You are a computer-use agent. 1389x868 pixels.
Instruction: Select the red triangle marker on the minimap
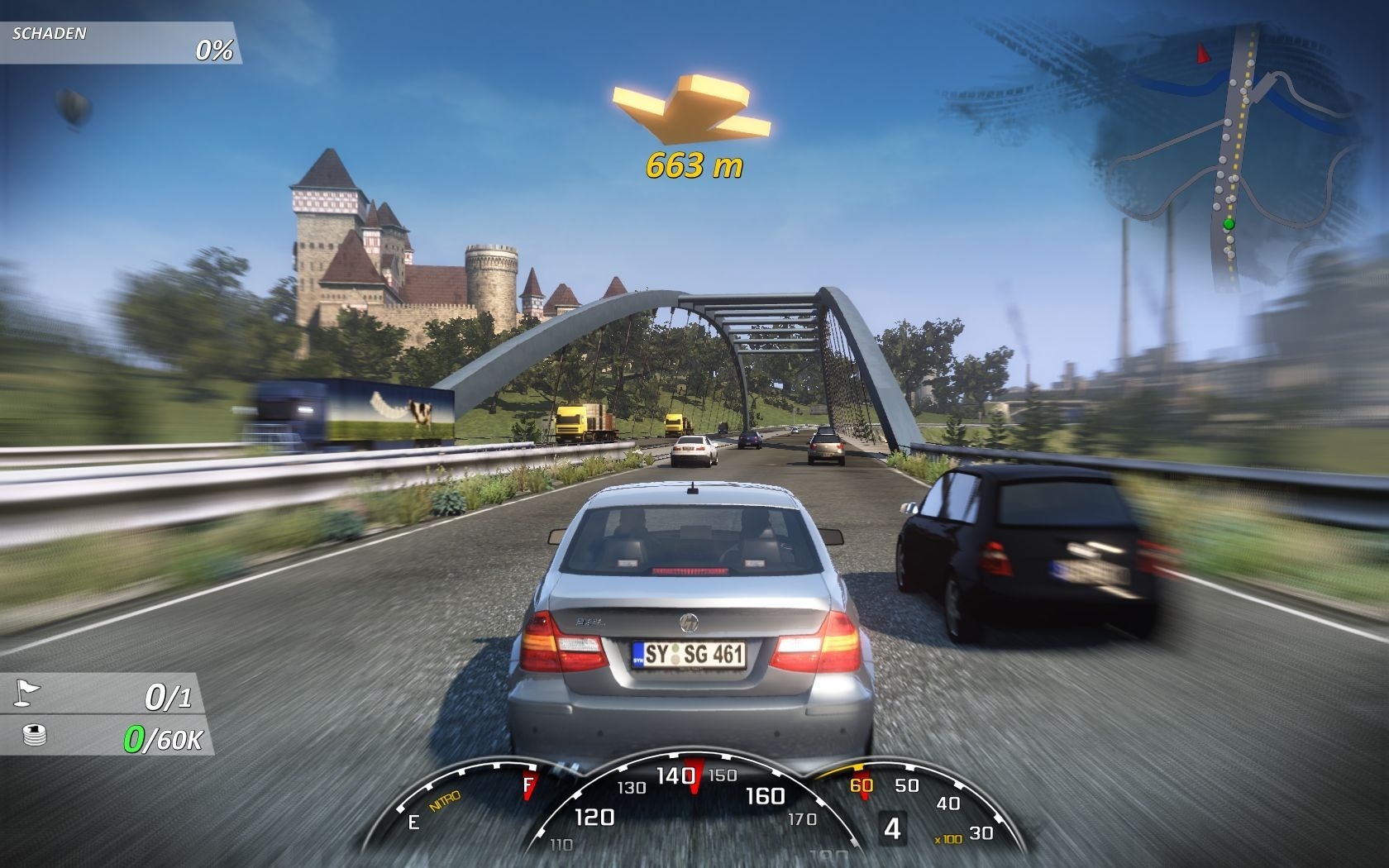1203,54
